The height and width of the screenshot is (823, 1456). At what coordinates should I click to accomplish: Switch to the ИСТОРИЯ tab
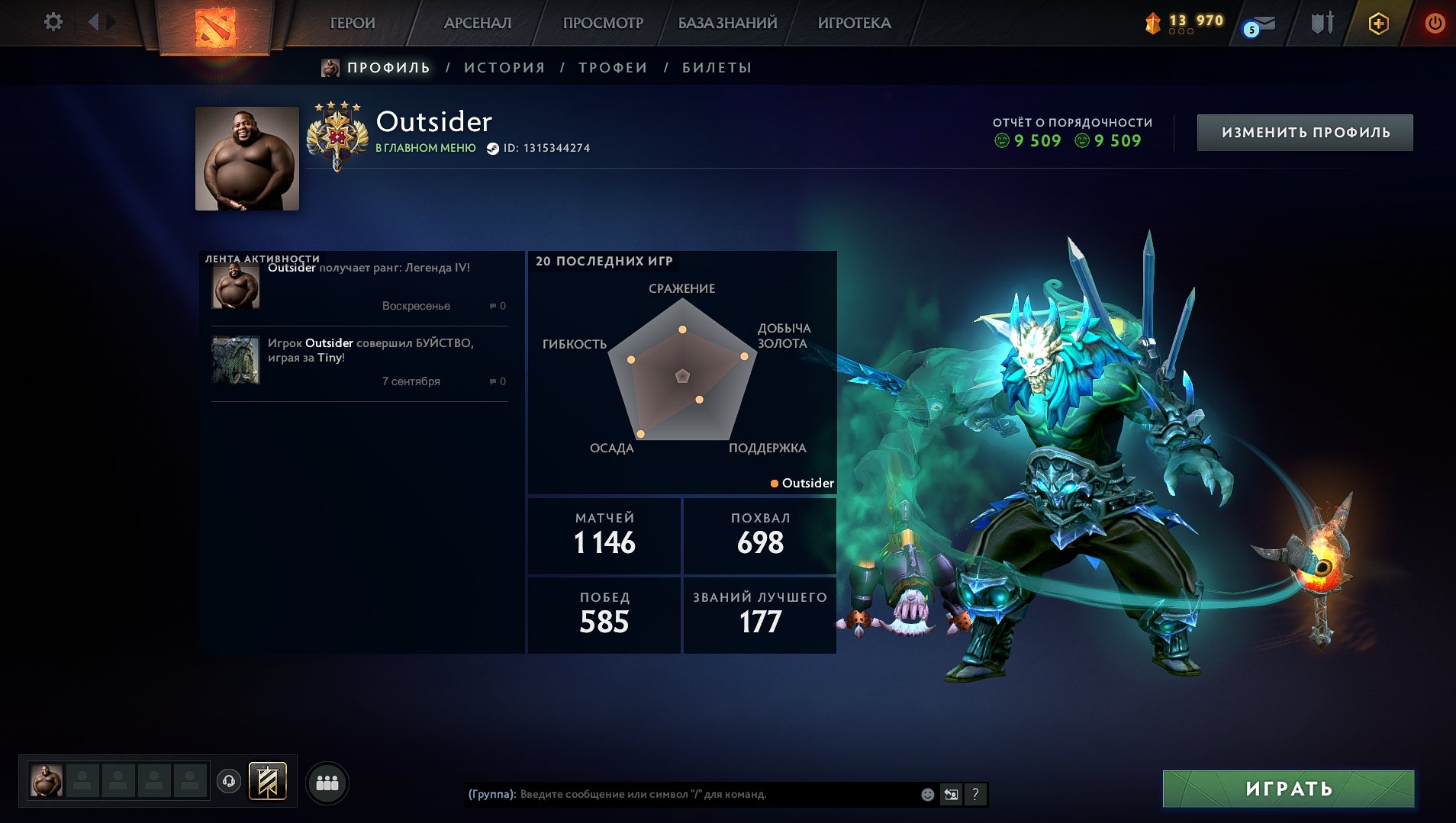pos(504,67)
